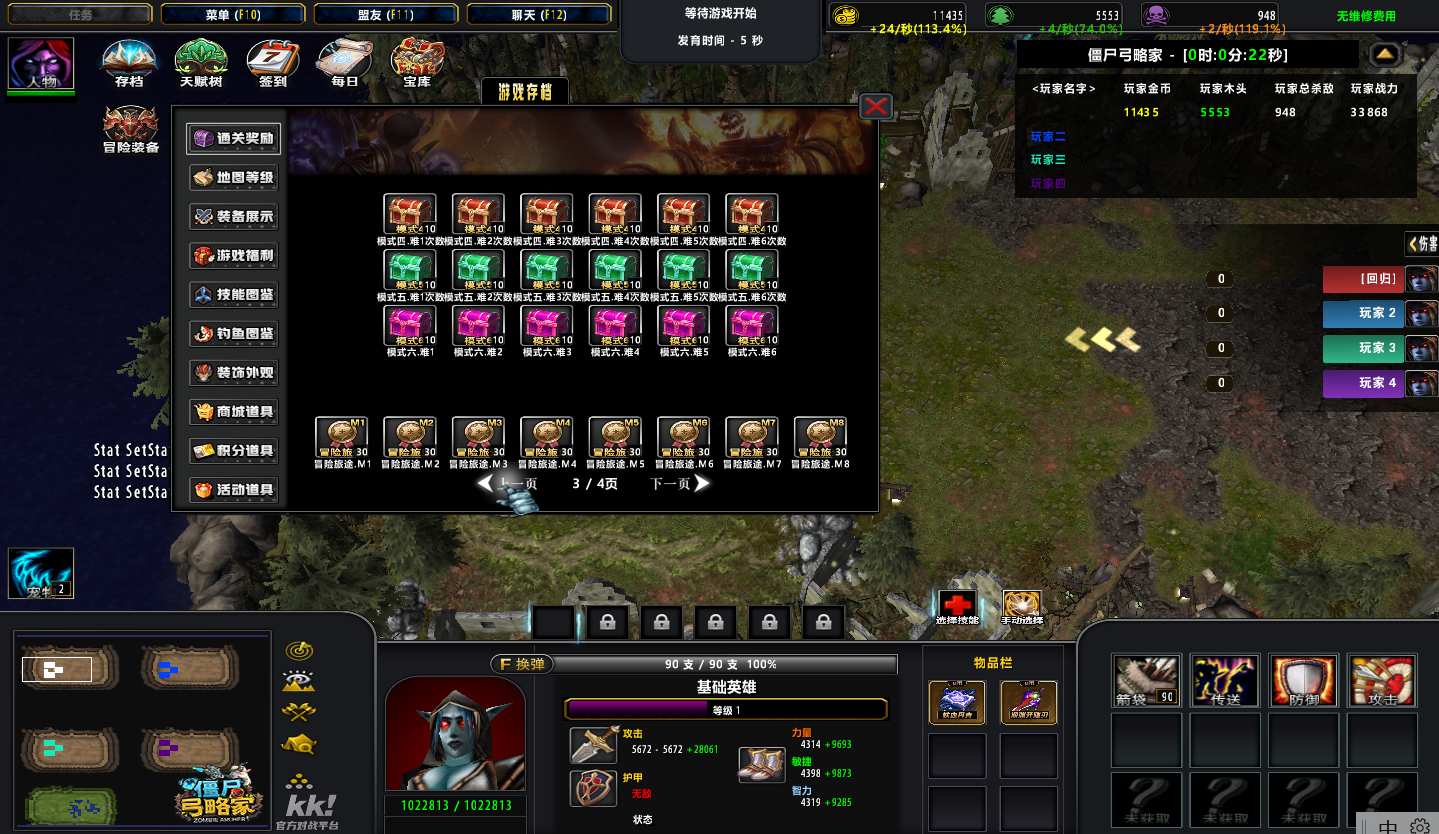The width and height of the screenshot is (1439, 834).
Task: Click the 选择技能 red cross button
Action: tap(957, 604)
